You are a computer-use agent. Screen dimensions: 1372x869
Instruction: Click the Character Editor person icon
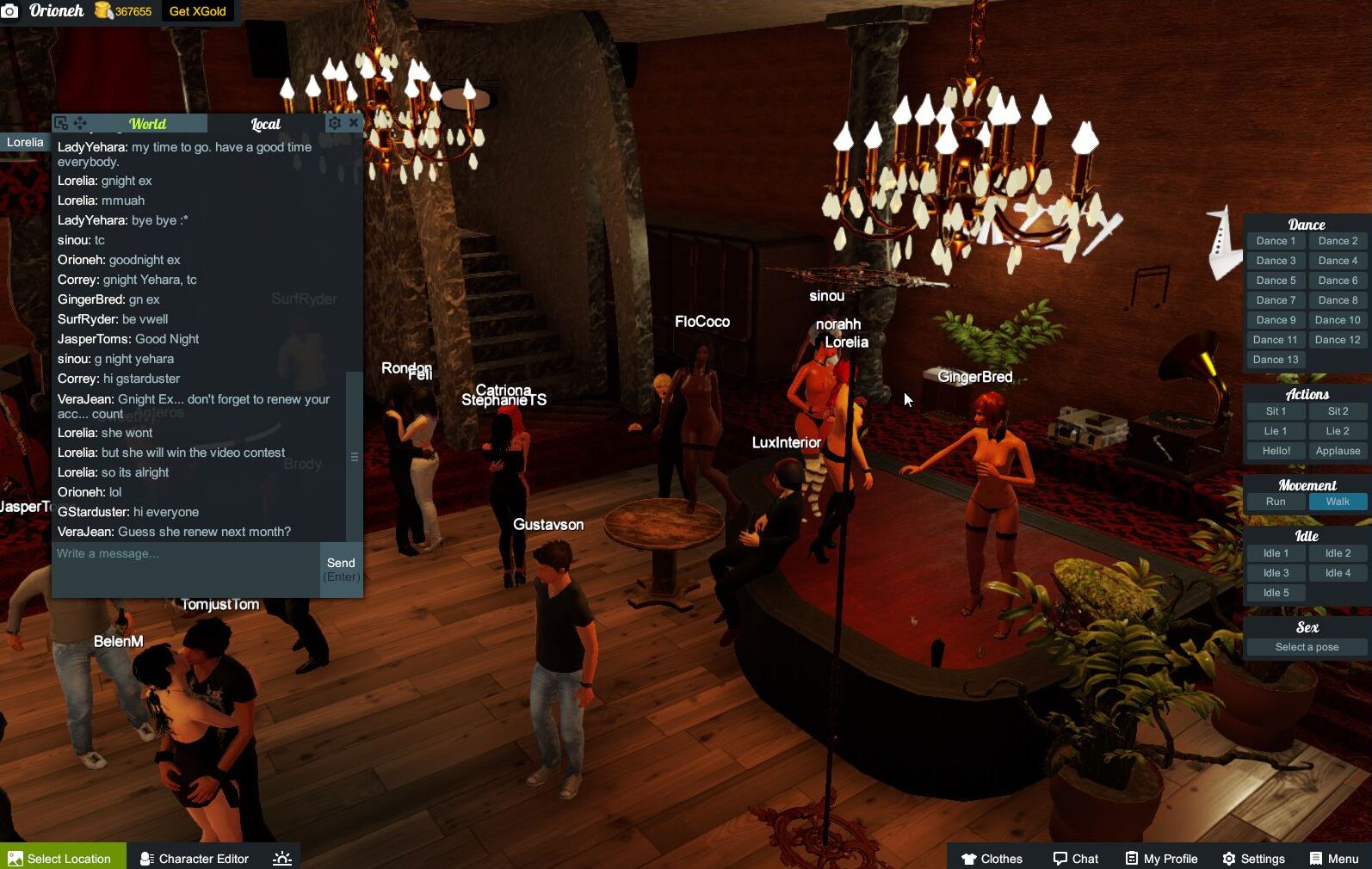148,858
